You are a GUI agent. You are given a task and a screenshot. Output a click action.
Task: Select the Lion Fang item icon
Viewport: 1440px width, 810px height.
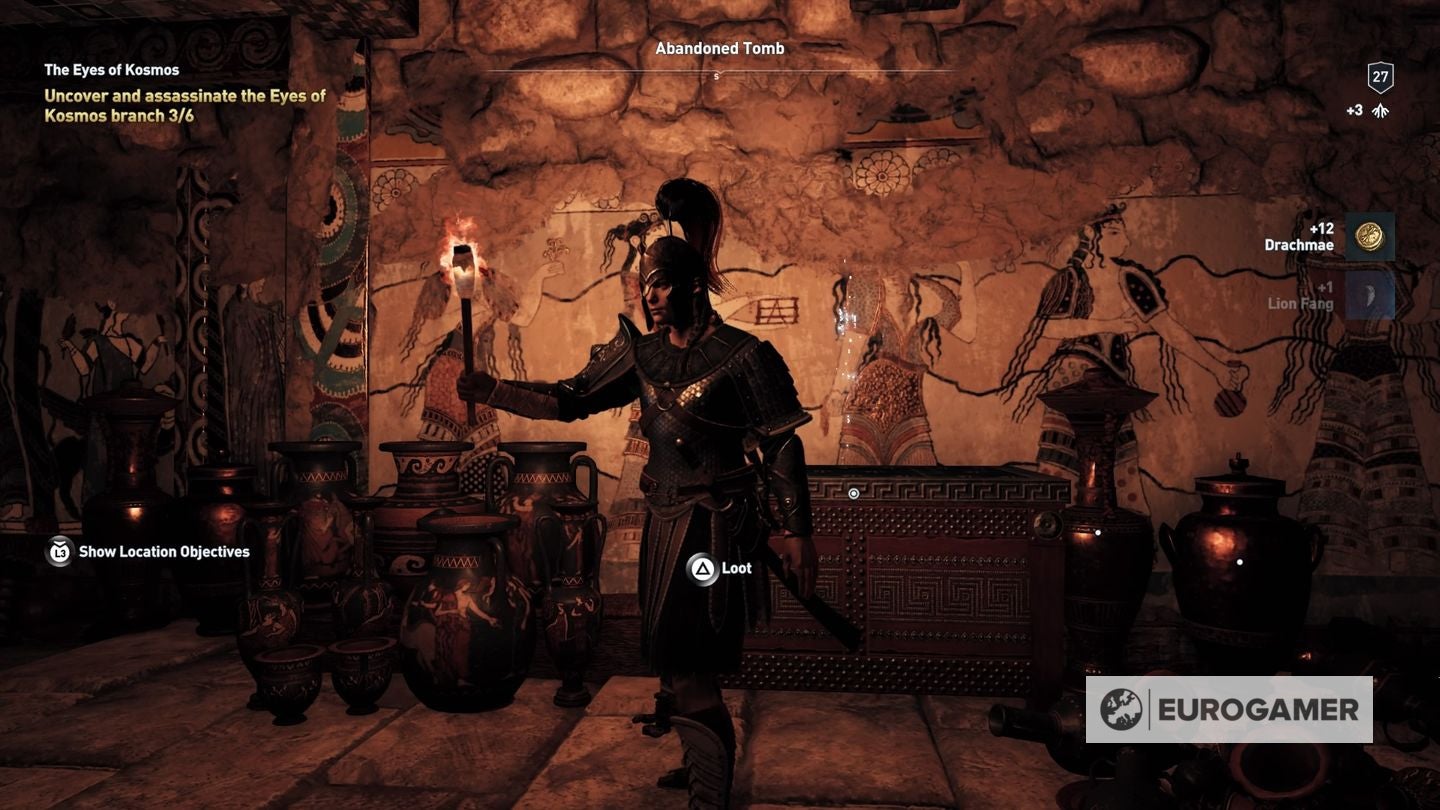click(x=1370, y=295)
